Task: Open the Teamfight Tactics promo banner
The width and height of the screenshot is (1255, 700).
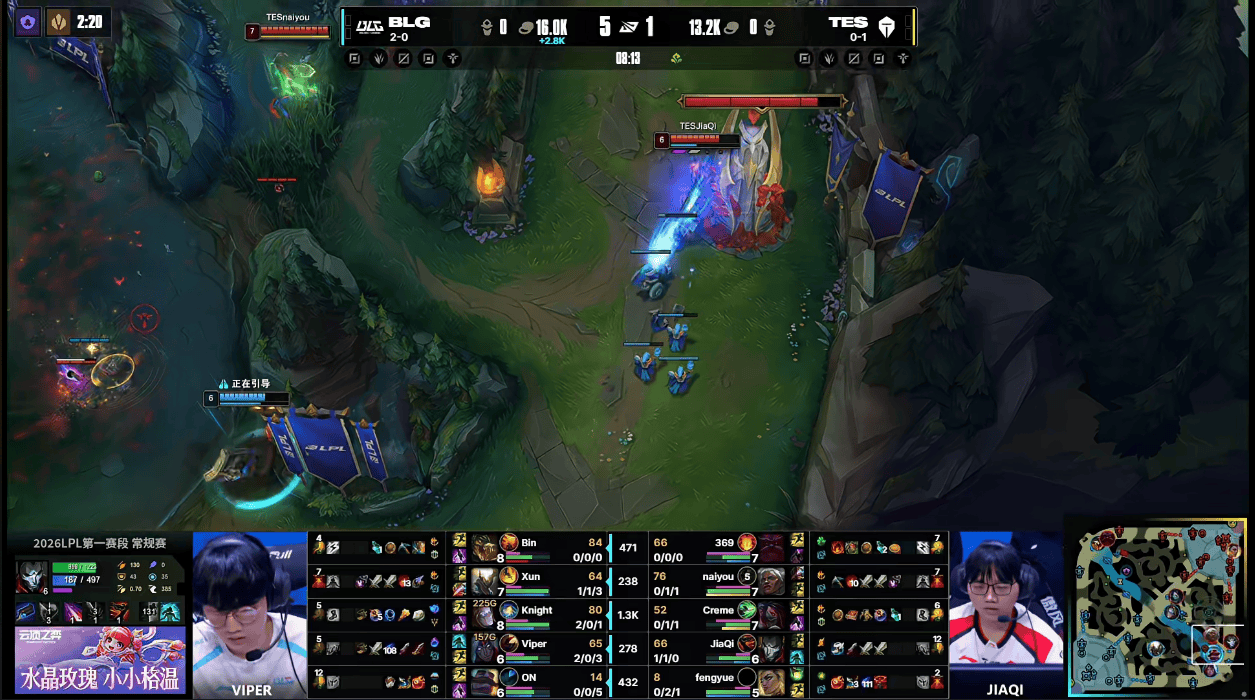Action: (x=100, y=662)
